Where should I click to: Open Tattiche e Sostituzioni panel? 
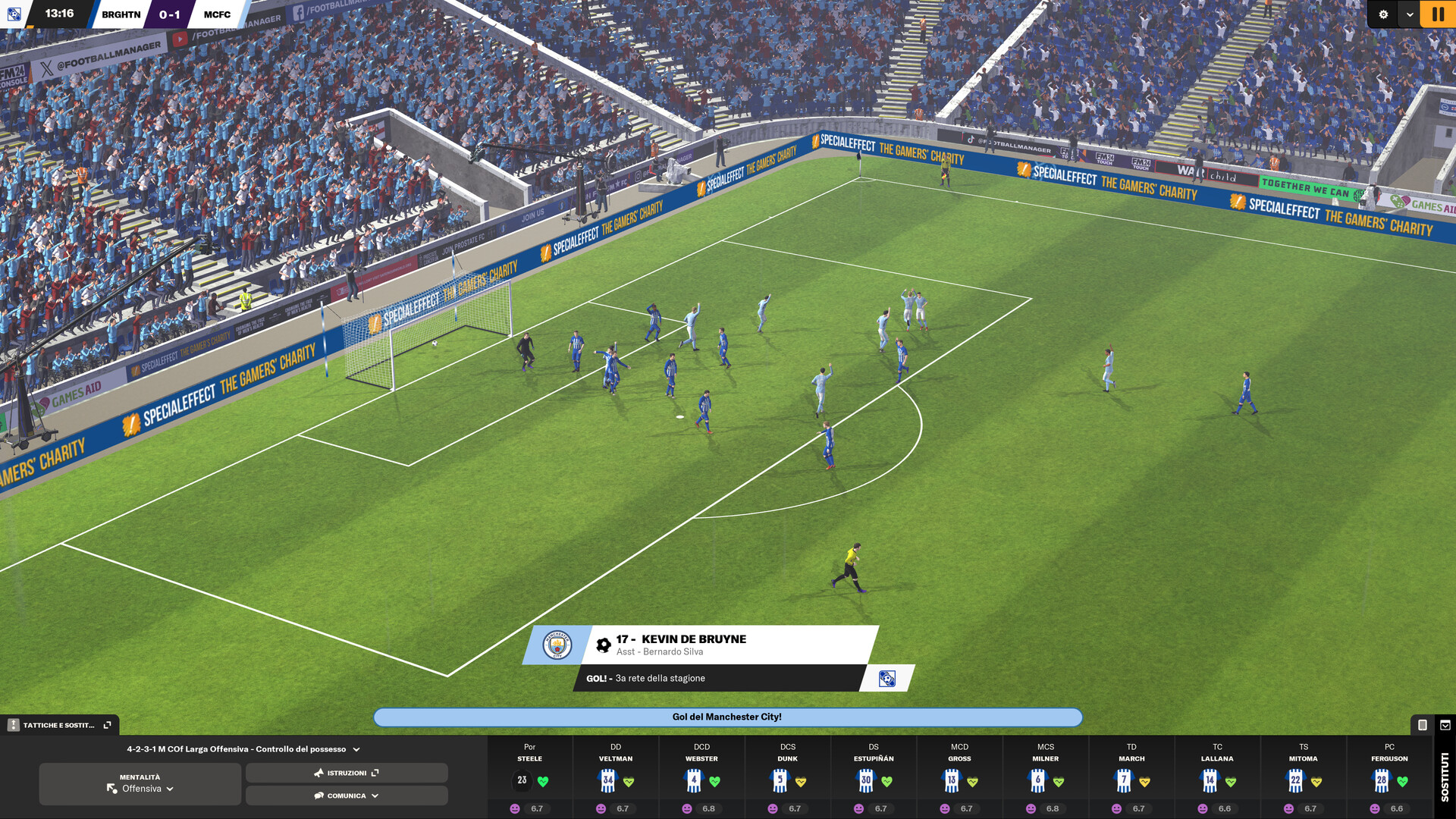point(60,725)
